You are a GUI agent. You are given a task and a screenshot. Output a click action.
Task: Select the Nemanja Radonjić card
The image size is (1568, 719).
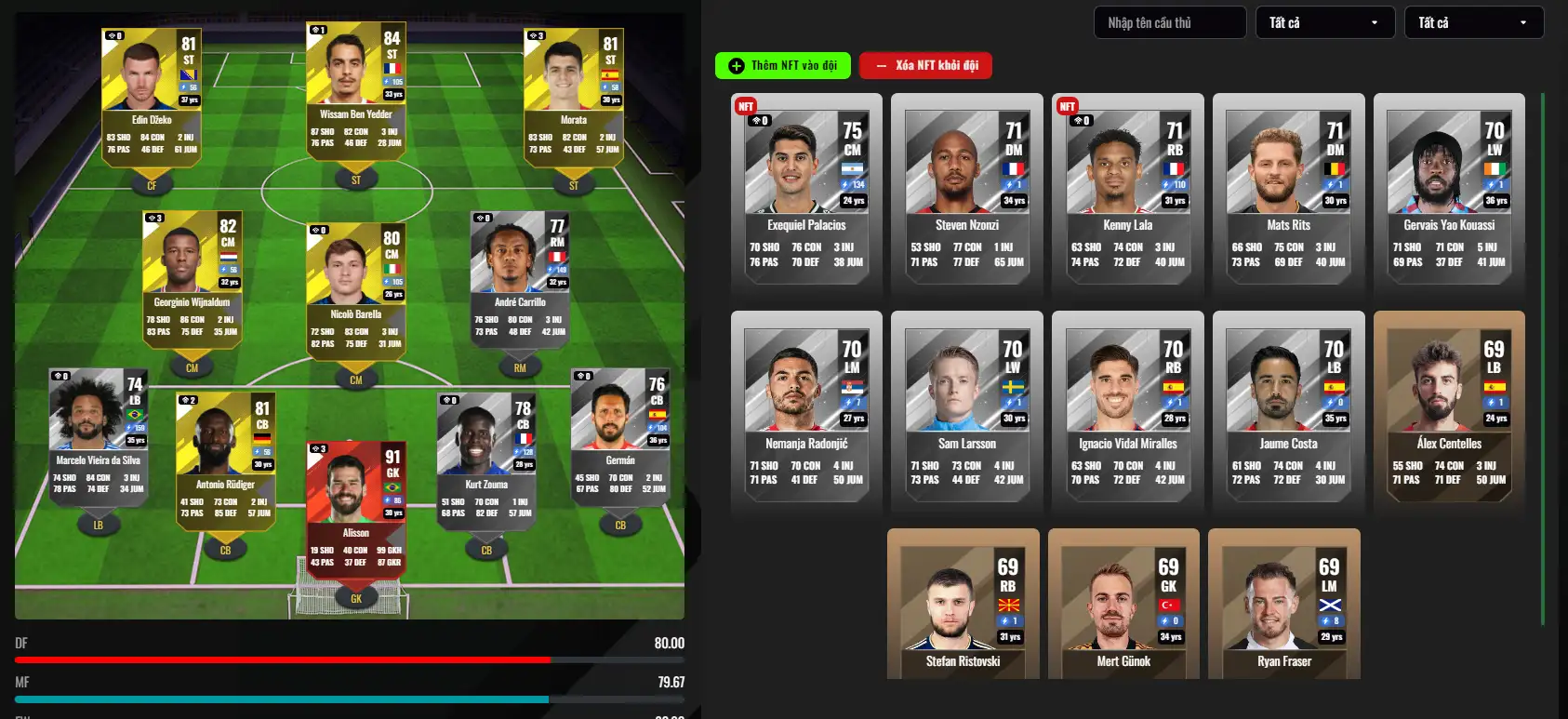pyautogui.click(x=806, y=412)
